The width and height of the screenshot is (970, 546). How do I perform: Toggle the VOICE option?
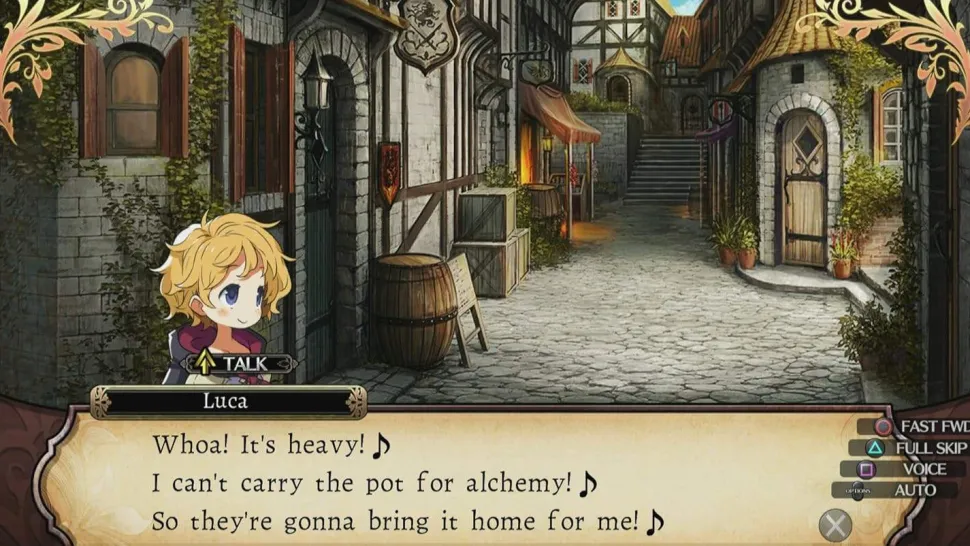(910, 469)
